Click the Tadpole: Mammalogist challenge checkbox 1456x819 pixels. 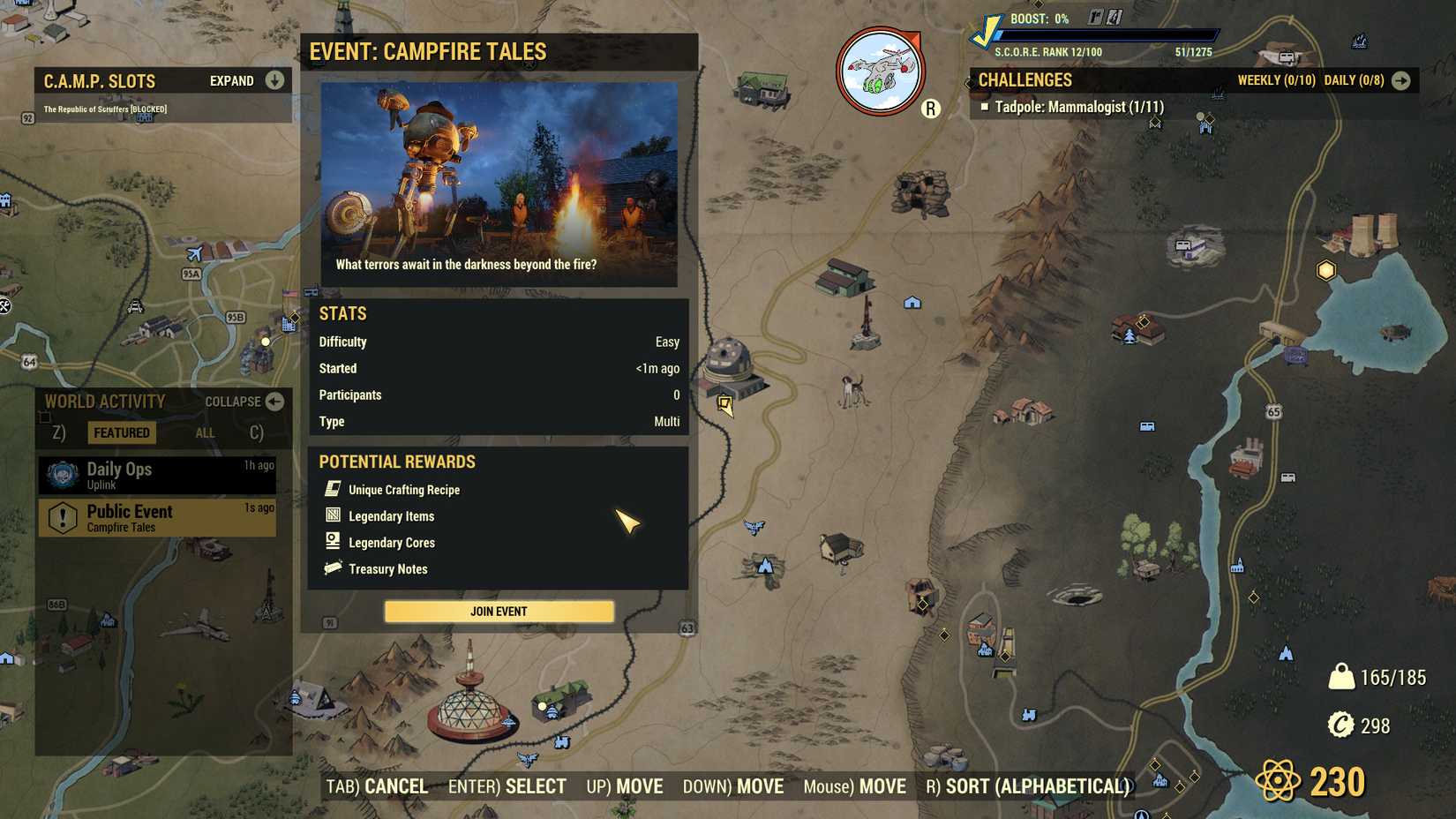985,105
